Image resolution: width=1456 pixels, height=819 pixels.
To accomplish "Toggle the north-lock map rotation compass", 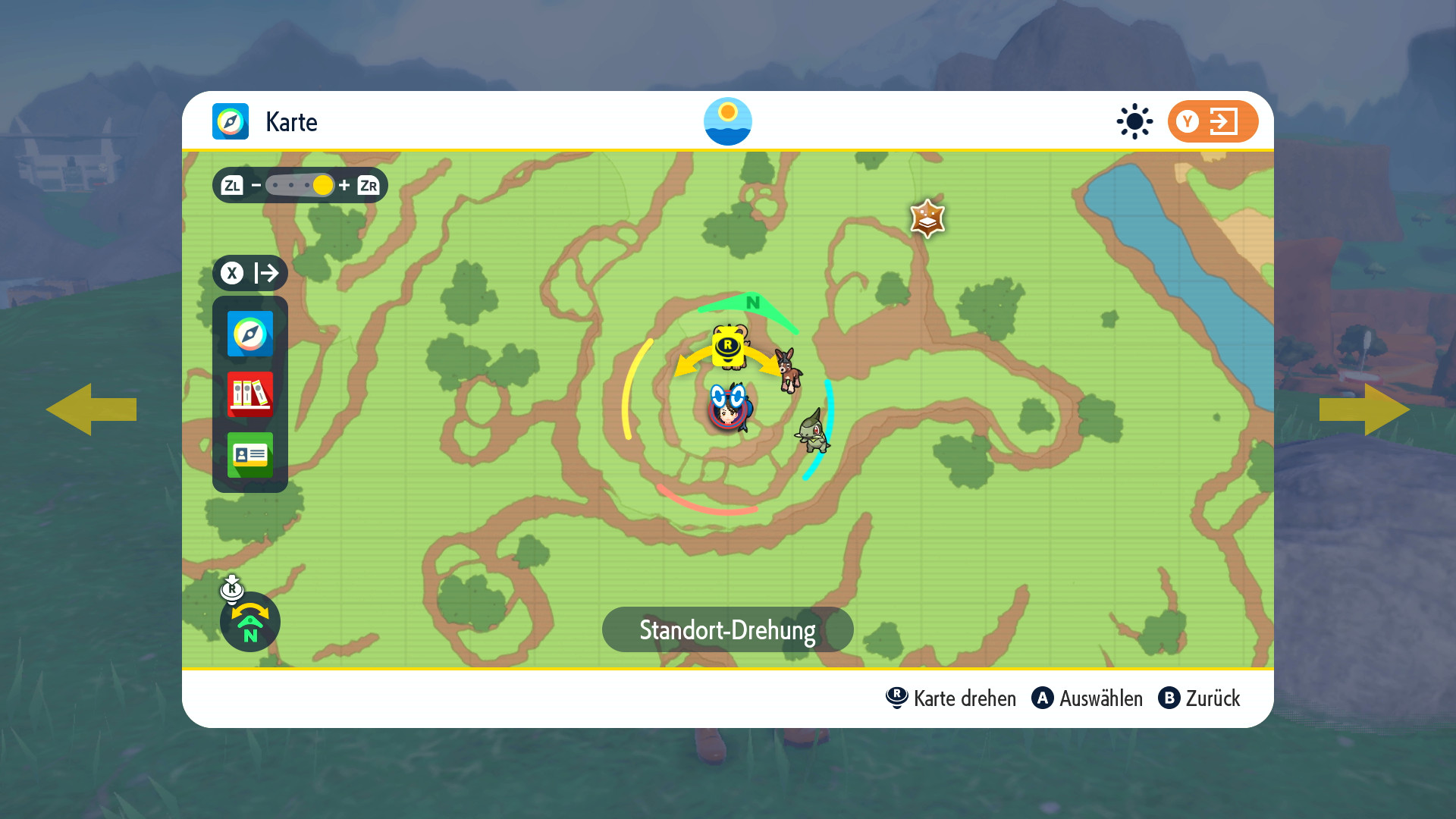I will pos(250,622).
